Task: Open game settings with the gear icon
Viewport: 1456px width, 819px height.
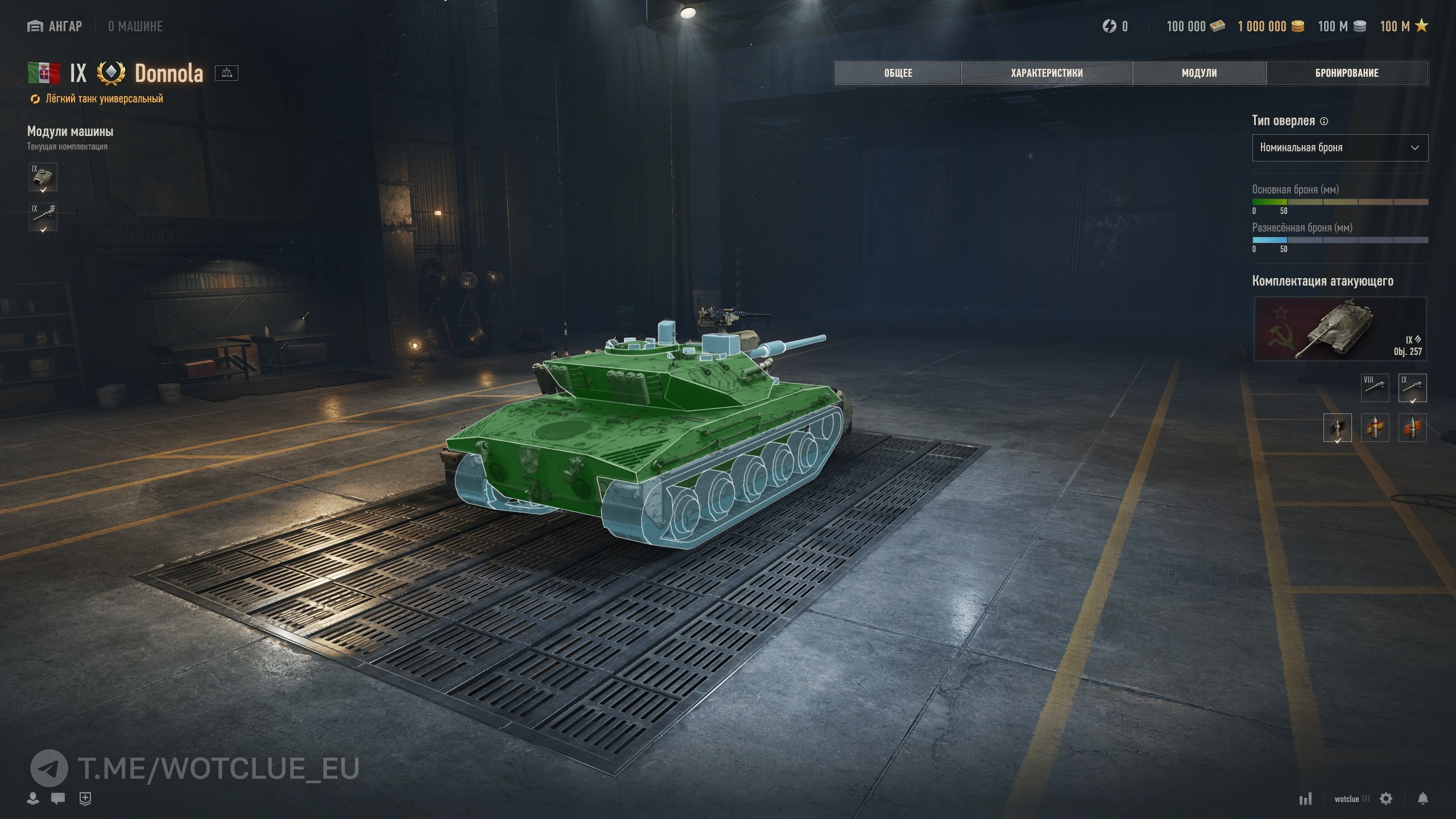Action: tap(1386, 799)
